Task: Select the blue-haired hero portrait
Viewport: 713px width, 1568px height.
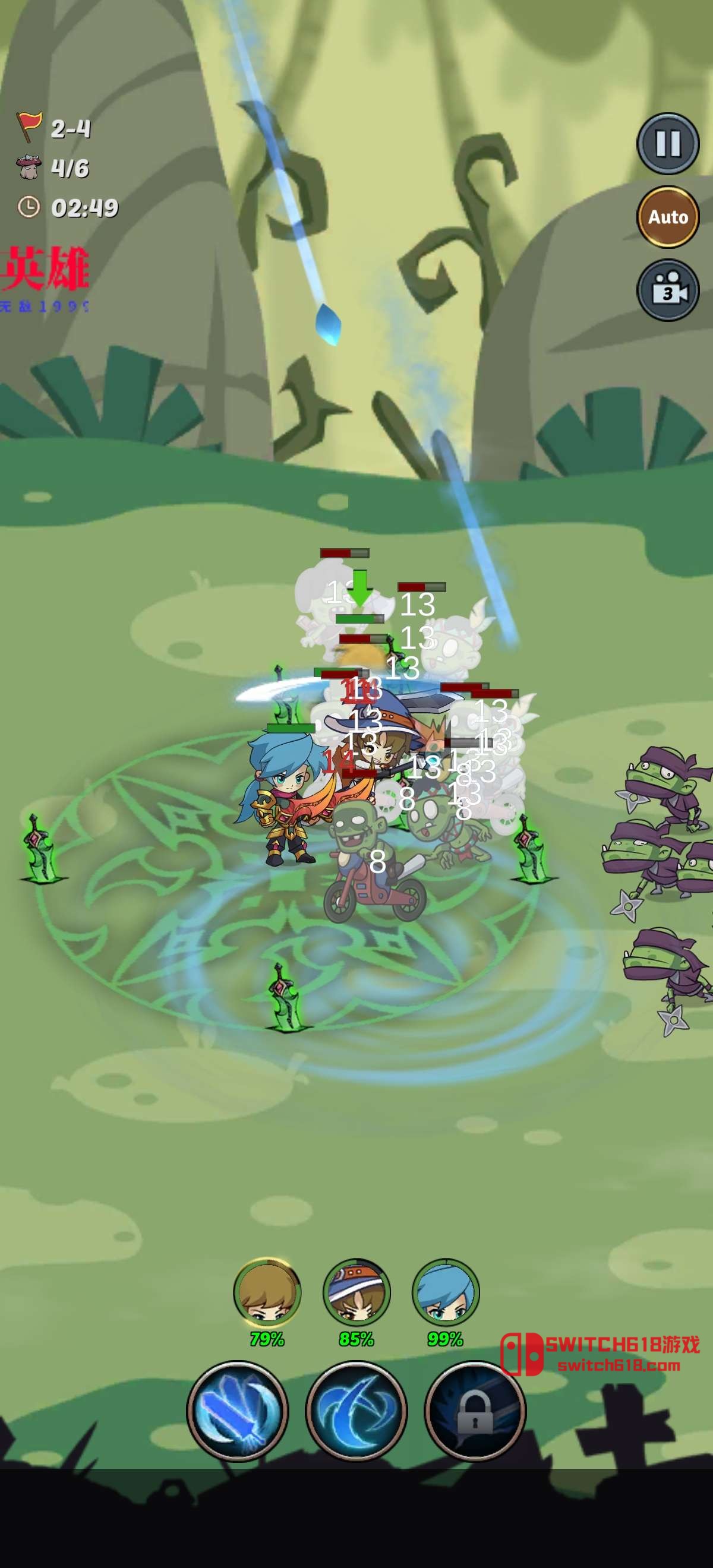Action: [446, 1293]
